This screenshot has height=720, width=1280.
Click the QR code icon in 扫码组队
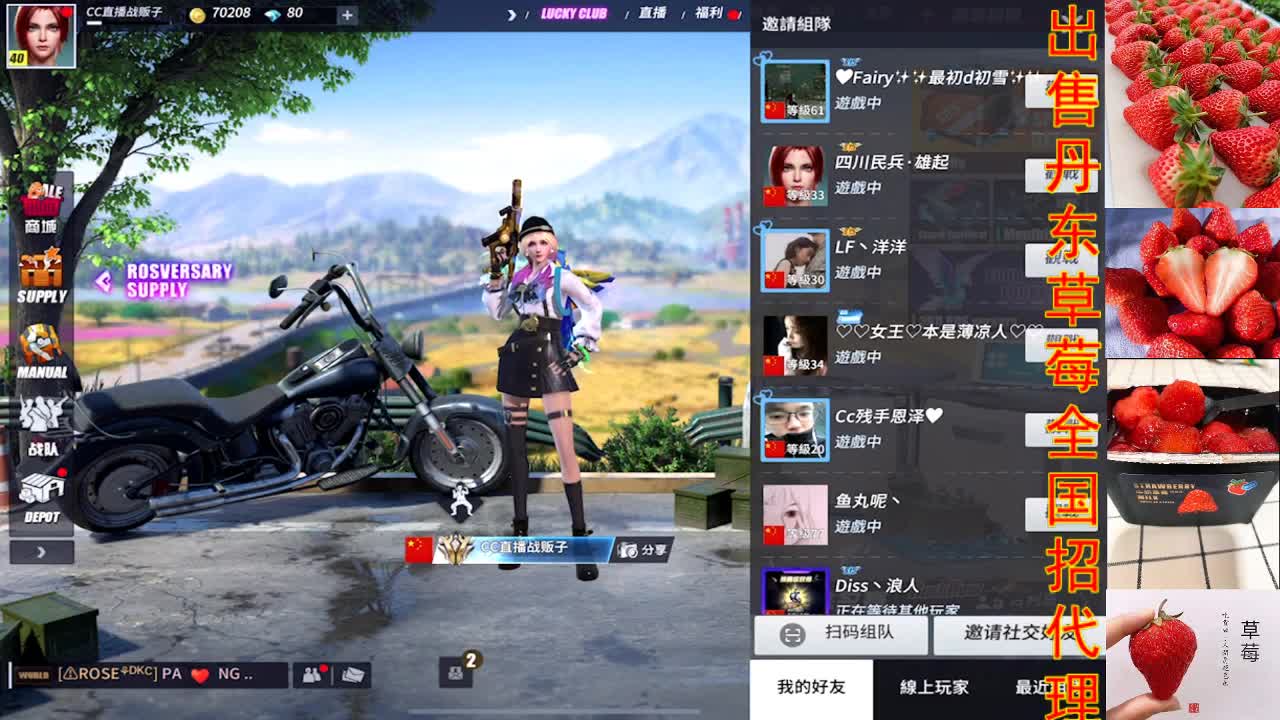790,636
